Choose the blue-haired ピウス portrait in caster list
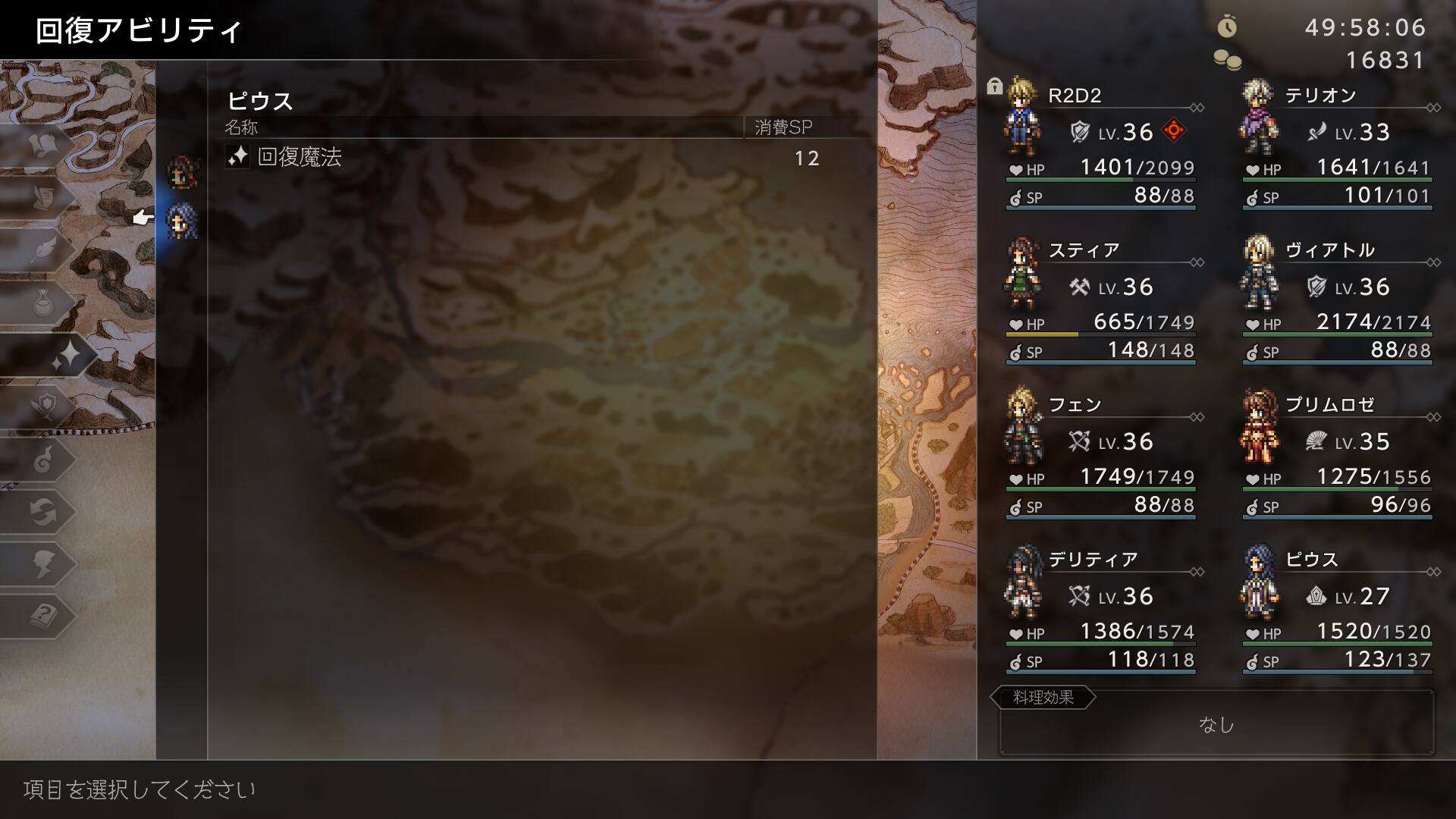The width and height of the screenshot is (1456, 819). pyautogui.click(x=182, y=221)
